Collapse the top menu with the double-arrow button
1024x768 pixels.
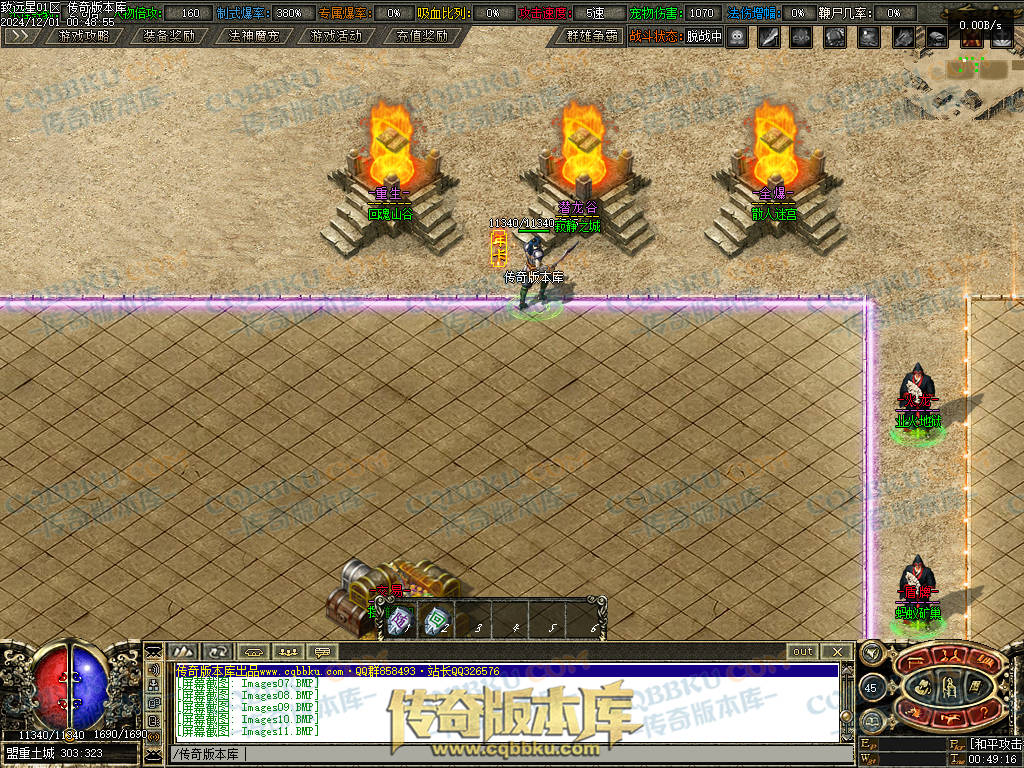[x=21, y=36]
